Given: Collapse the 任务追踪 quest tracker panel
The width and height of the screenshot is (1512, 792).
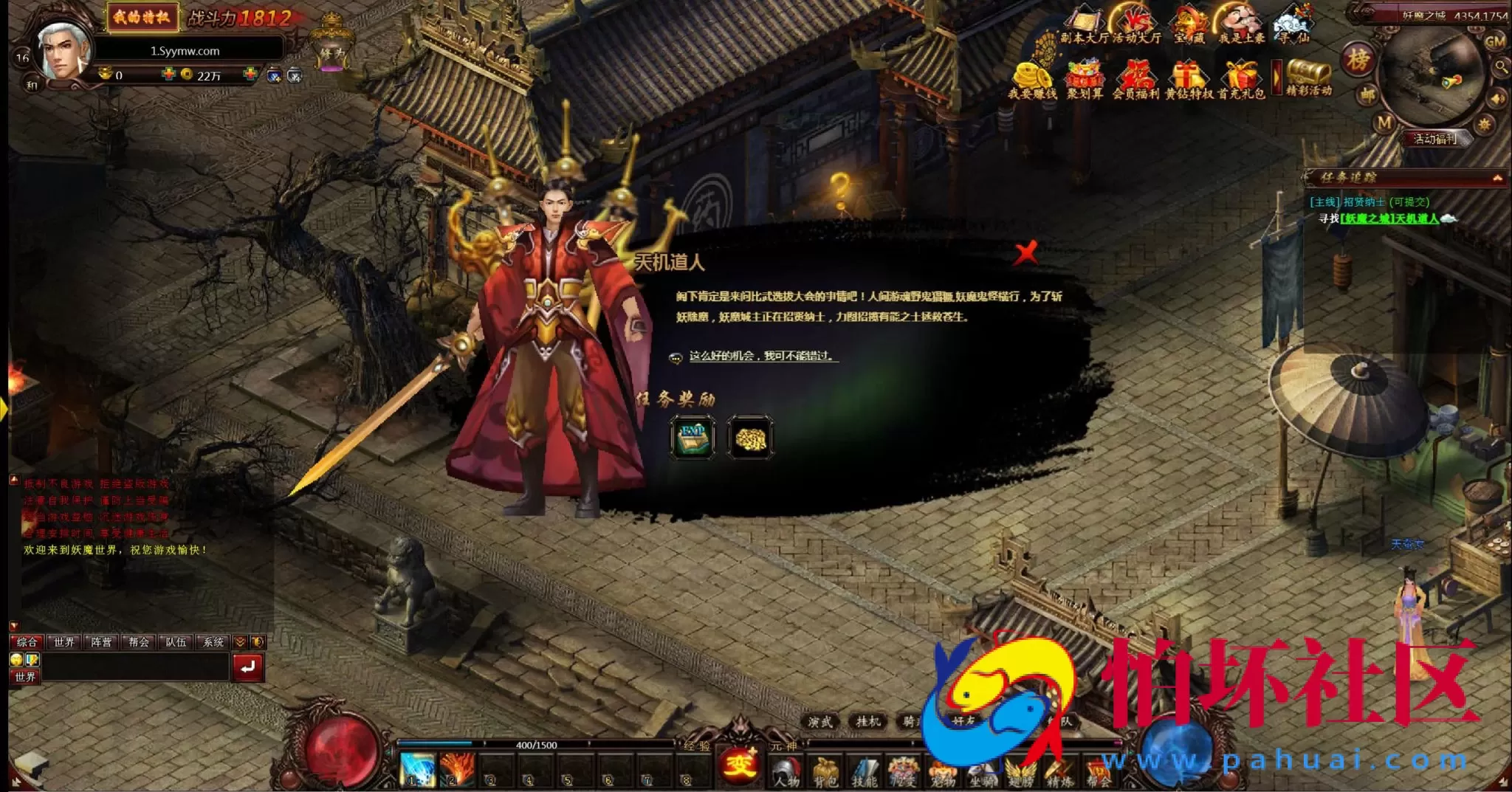Looking at the screenshot, I should [x=1499, y=177].
